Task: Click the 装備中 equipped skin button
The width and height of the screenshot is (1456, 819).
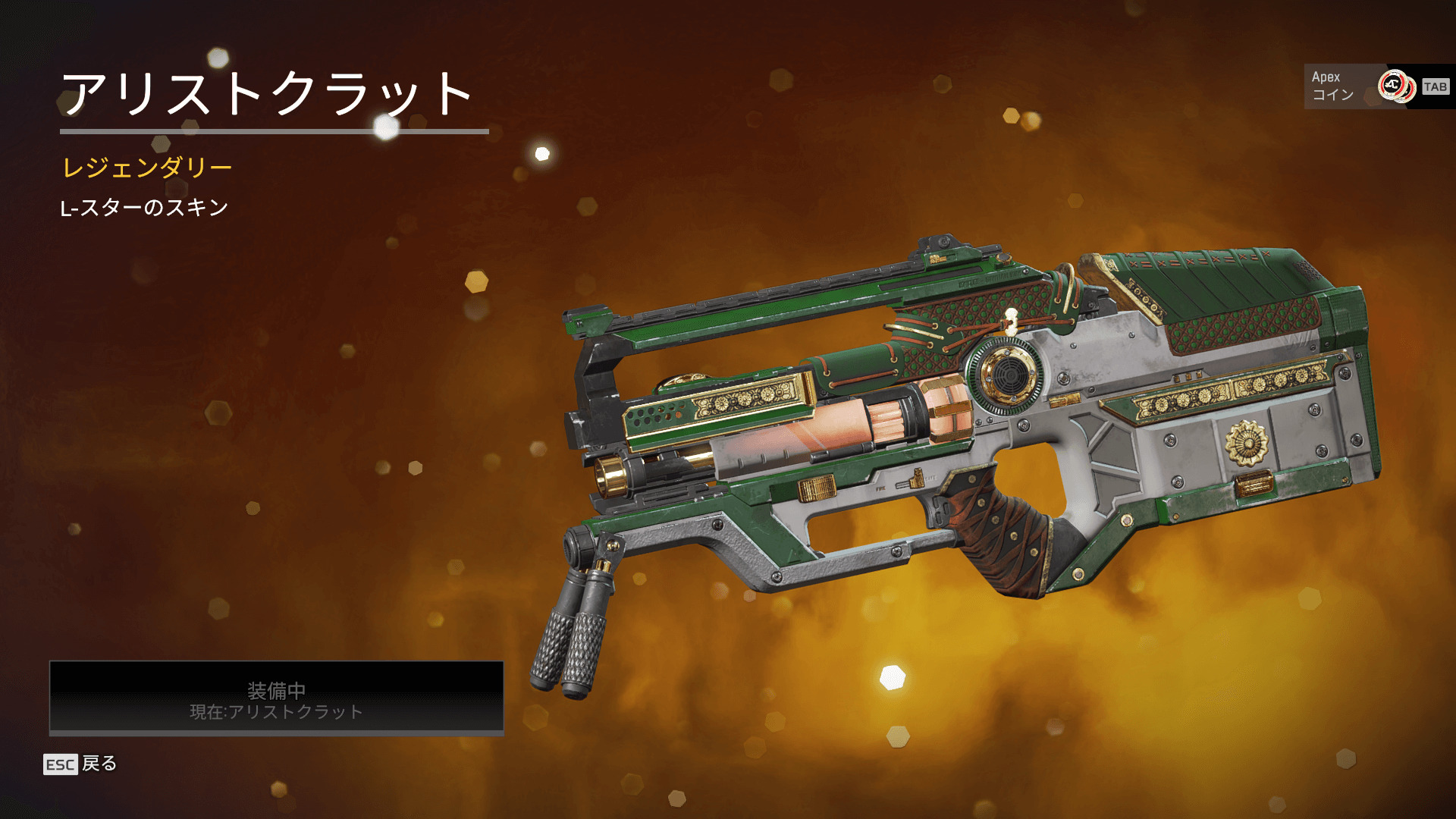Action: (276, 698)
